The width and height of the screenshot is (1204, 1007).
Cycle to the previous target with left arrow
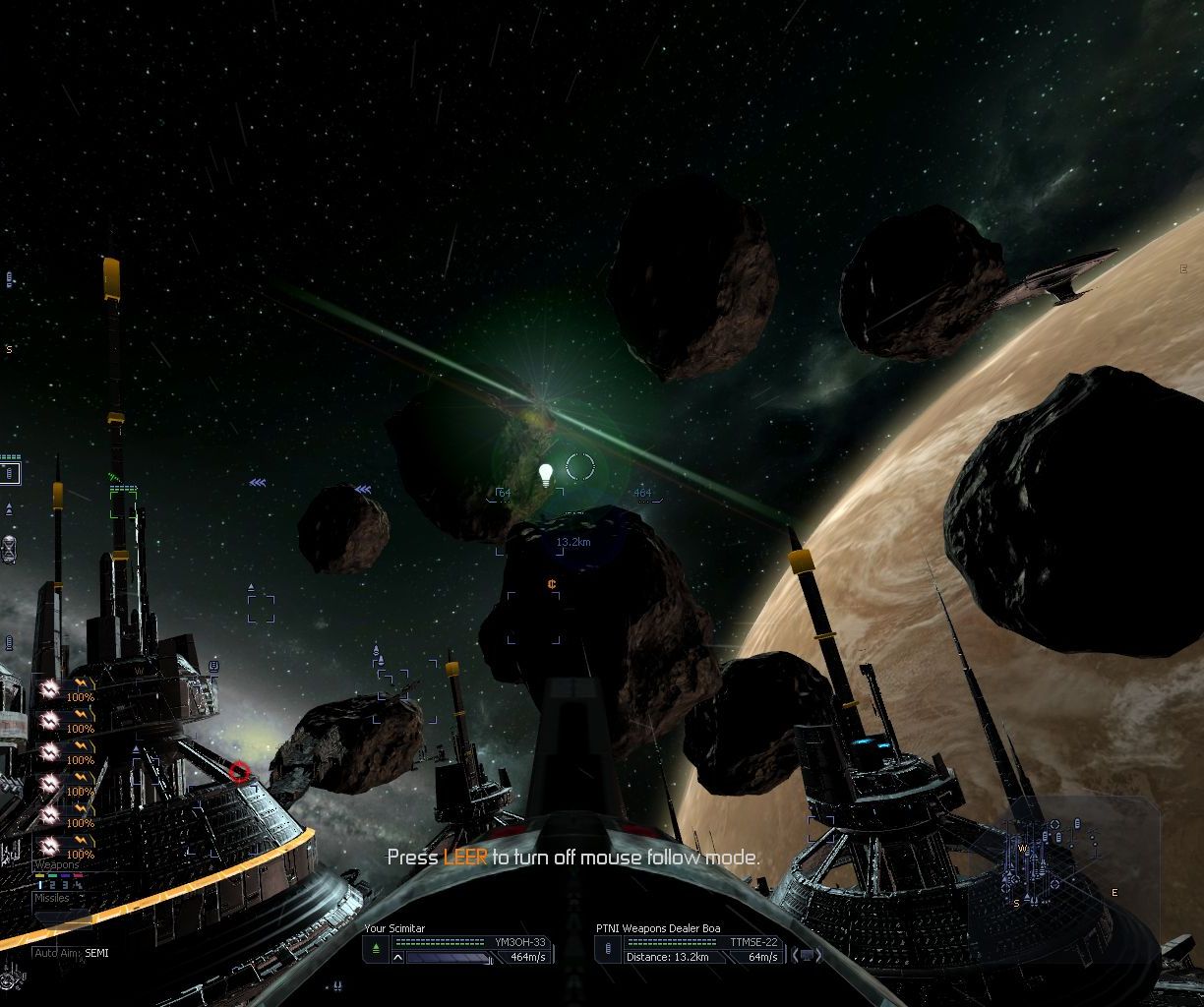[795, 955]
